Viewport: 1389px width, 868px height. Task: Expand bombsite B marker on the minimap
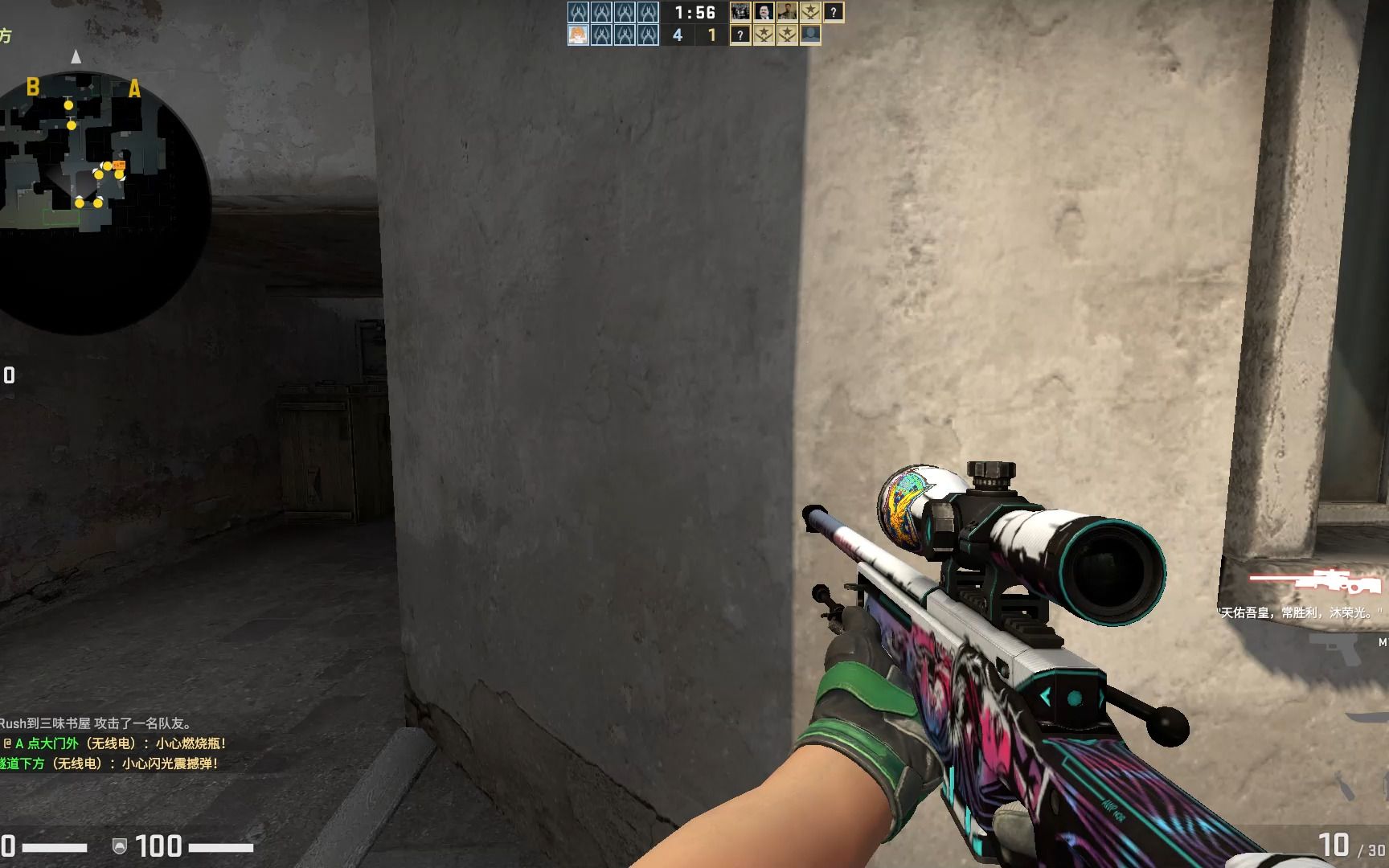tap(32, 85)
